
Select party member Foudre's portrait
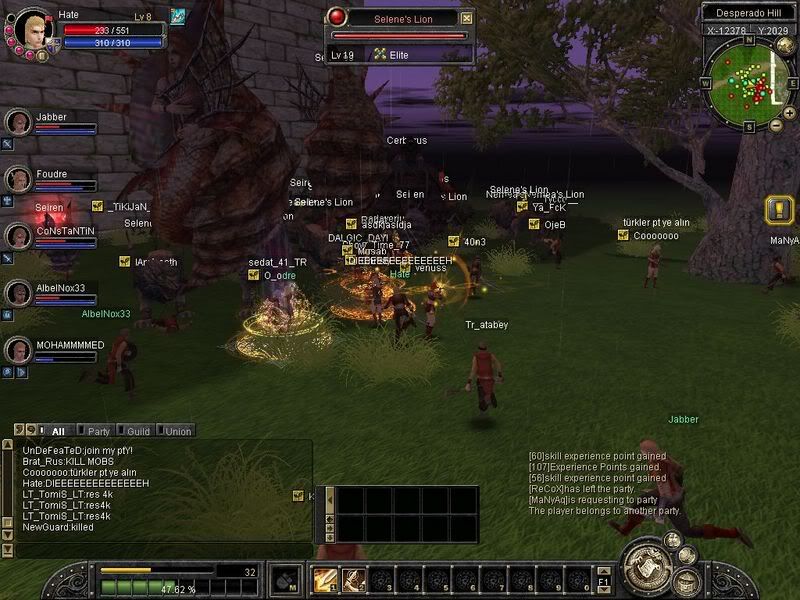tap(17, 179)
